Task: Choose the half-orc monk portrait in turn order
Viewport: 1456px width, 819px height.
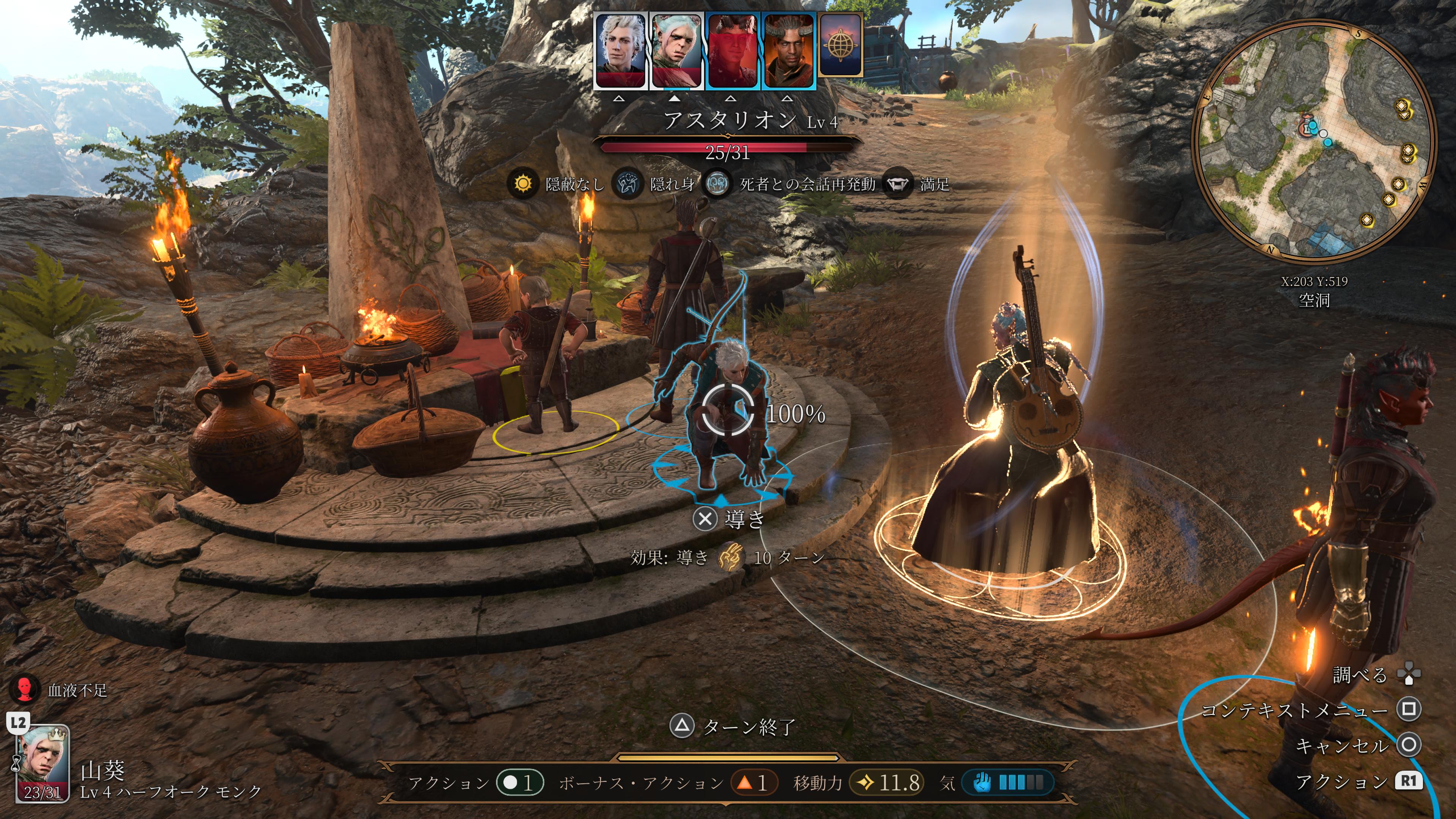Action: click(676, 51)
